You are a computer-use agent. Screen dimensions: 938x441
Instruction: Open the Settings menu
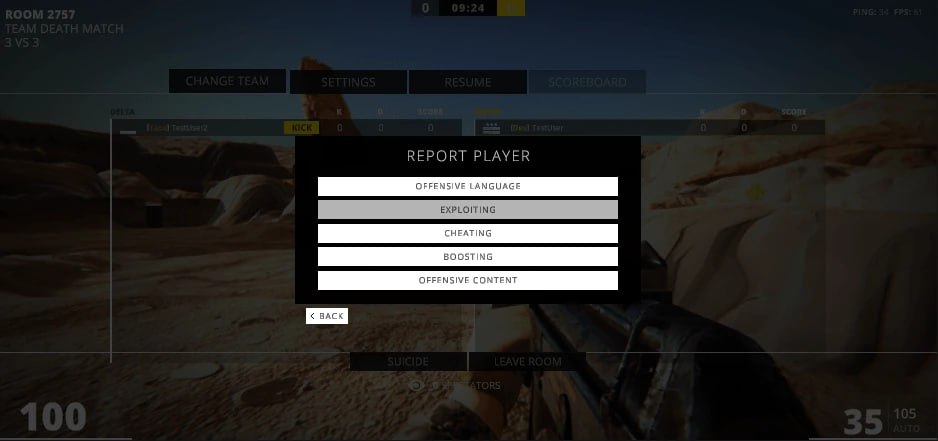pos(348,82)
